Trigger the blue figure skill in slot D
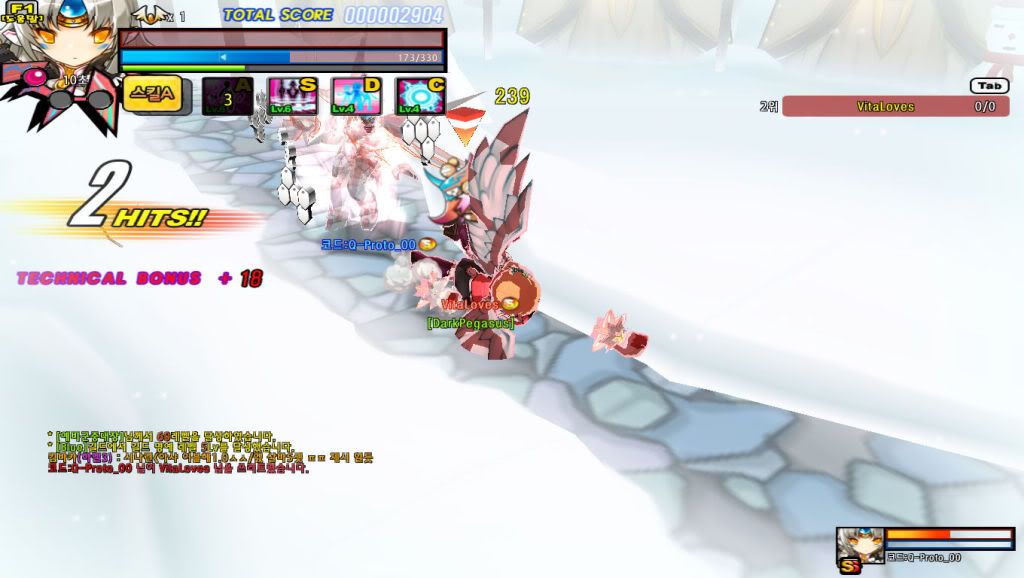 pyautogui.click(x=356, y=97)
